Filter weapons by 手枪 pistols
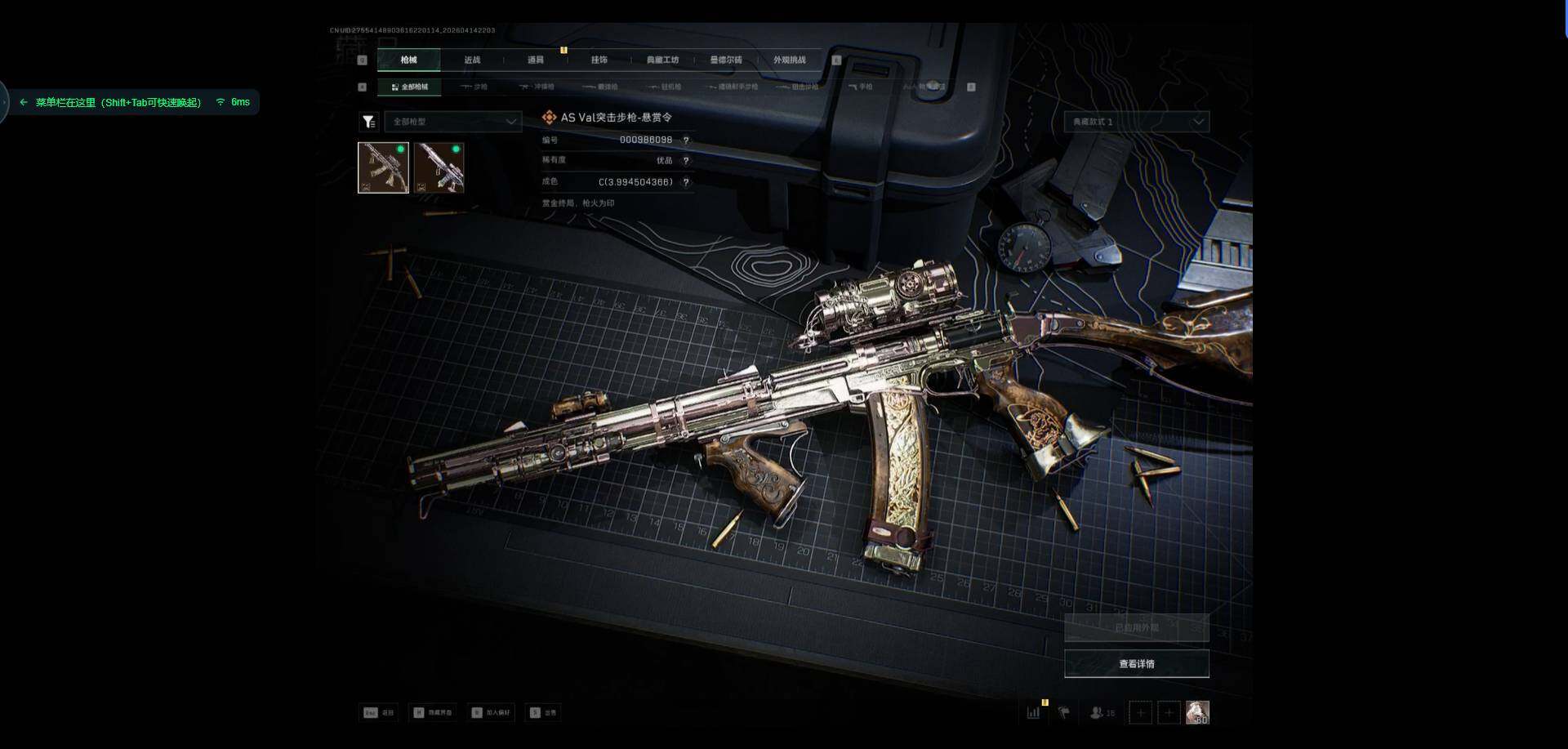This screenshot has height=749, width=1568. (x=861, y=87)
